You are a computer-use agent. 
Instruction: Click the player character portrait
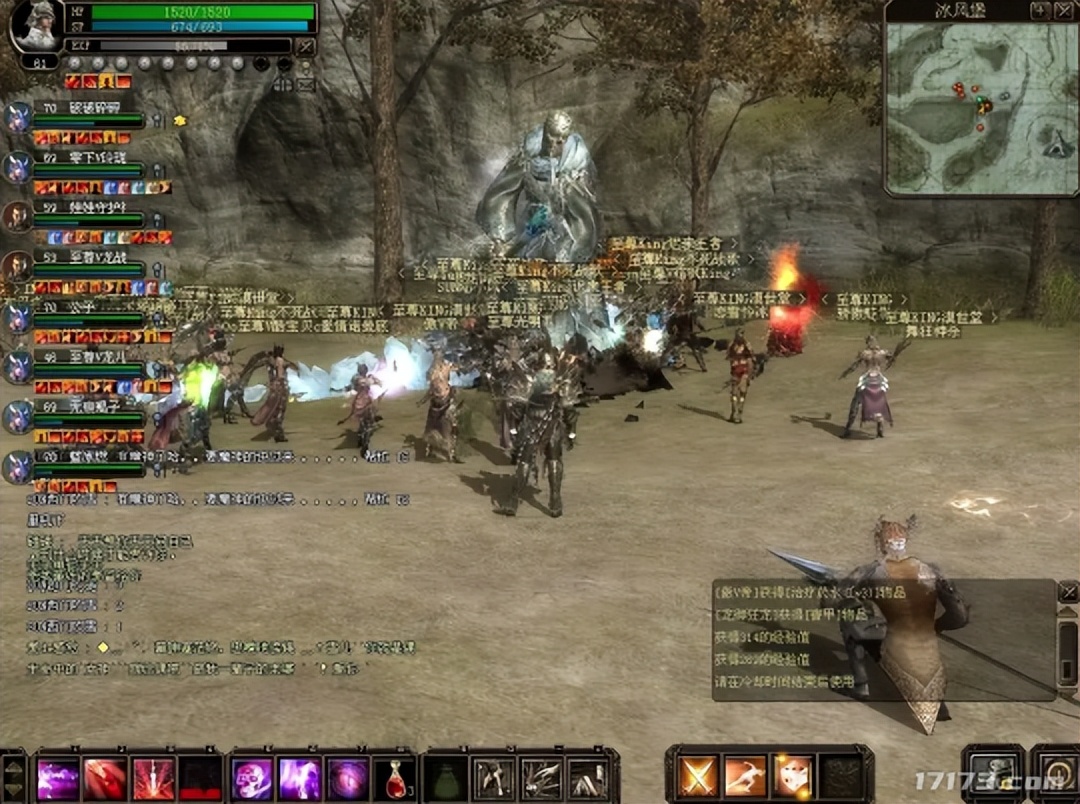[35, 25]
